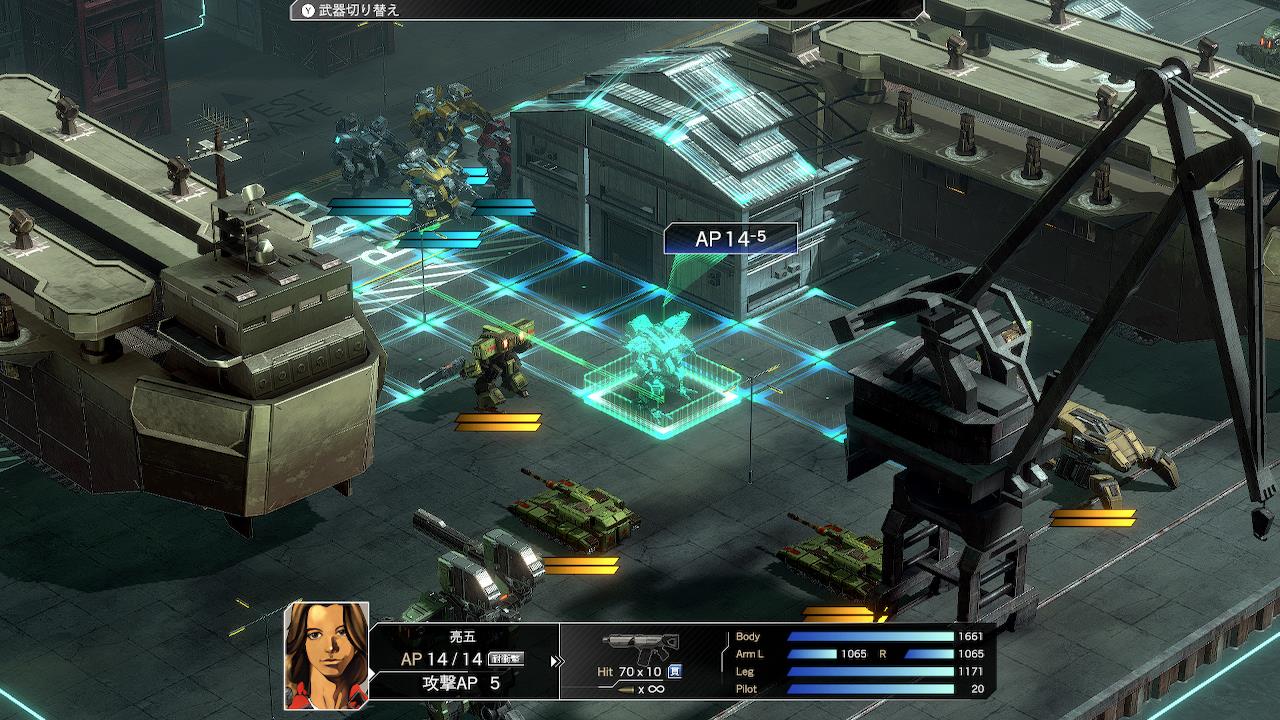Toggle the AP 14-5 cost indicator
This screenshot has height=720, width=1280.
click(729, 237)
